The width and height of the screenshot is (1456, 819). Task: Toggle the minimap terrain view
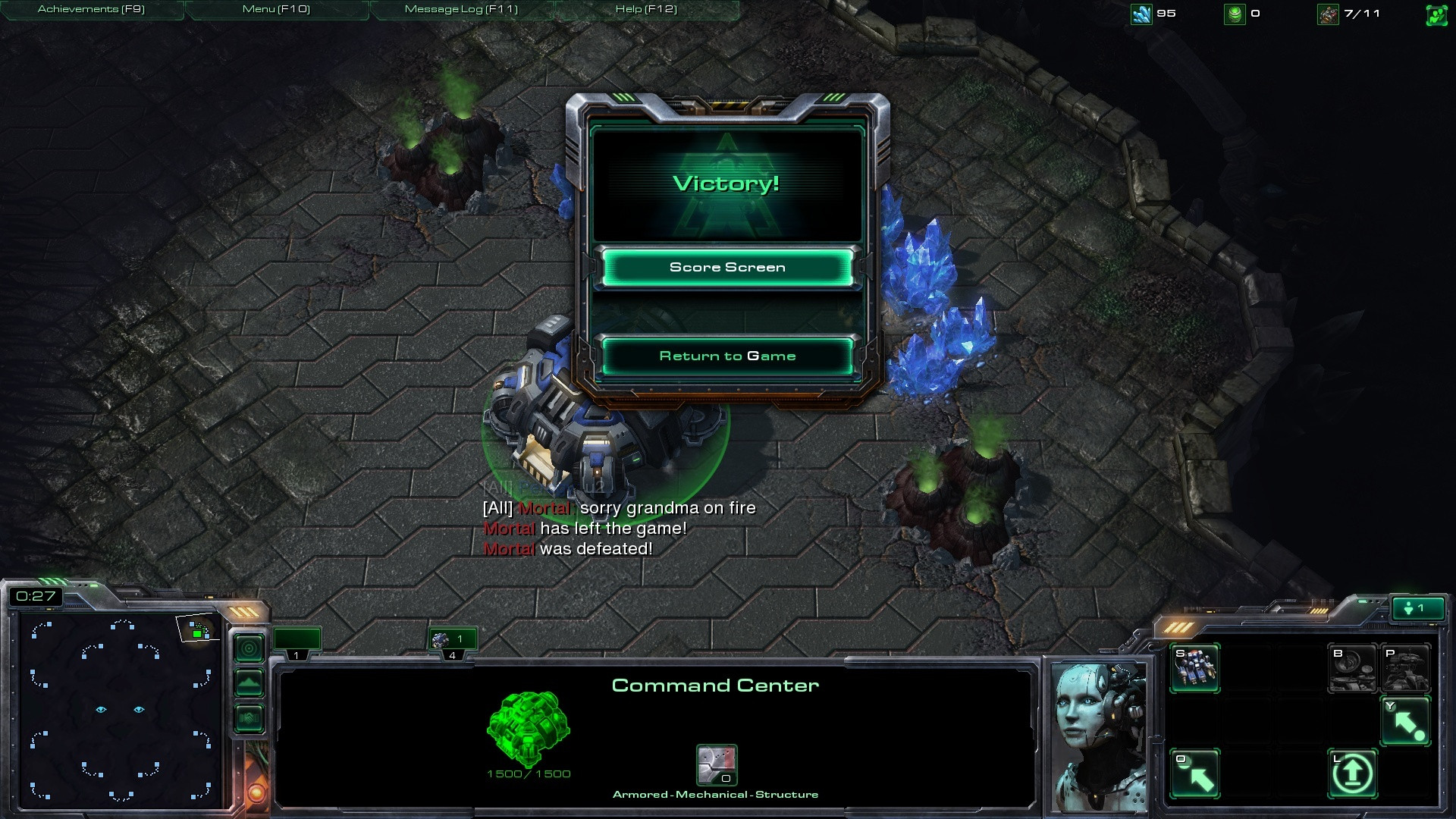[249, 683]
